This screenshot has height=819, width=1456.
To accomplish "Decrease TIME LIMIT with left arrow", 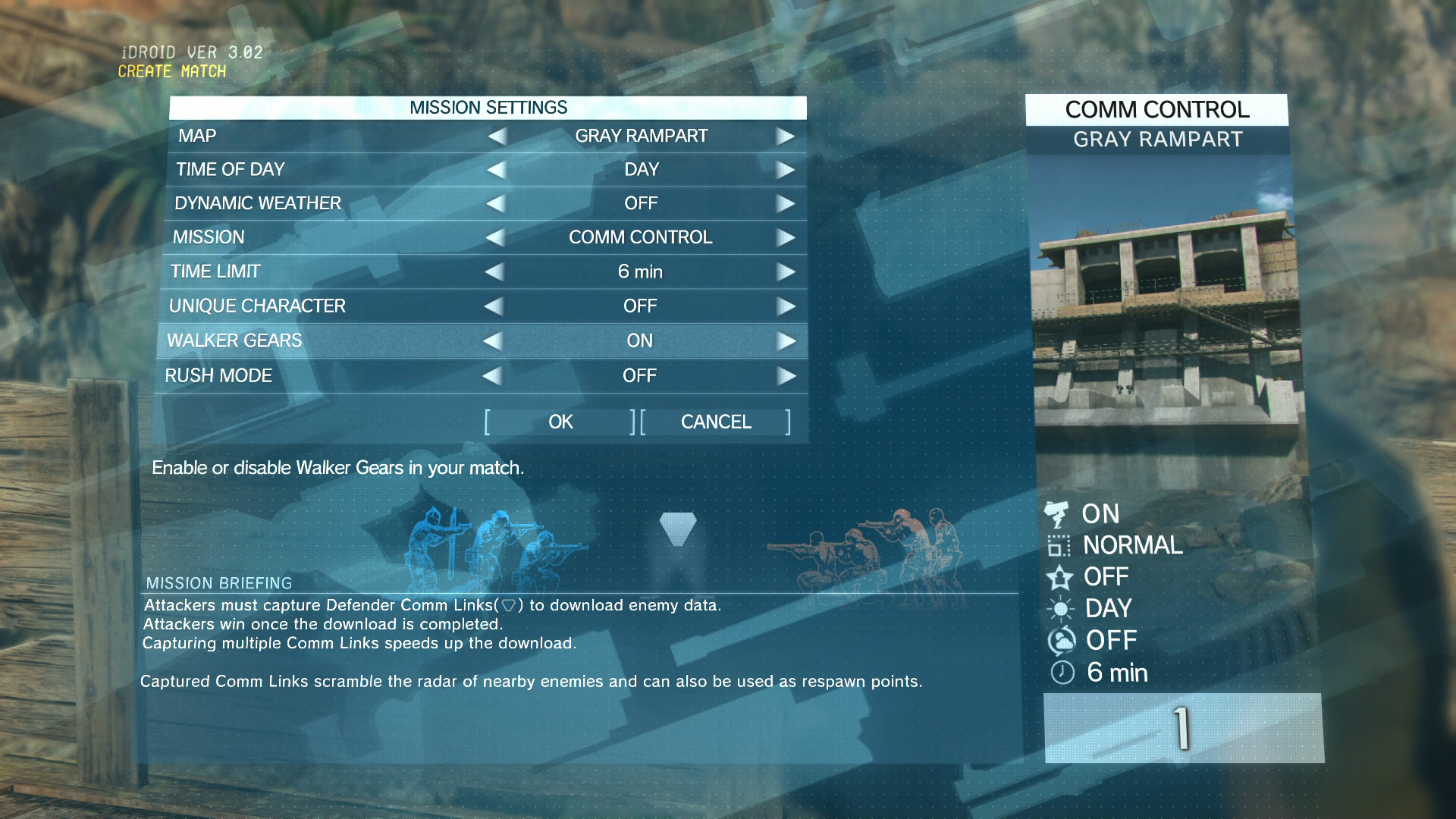I will [x=494, y=272].
